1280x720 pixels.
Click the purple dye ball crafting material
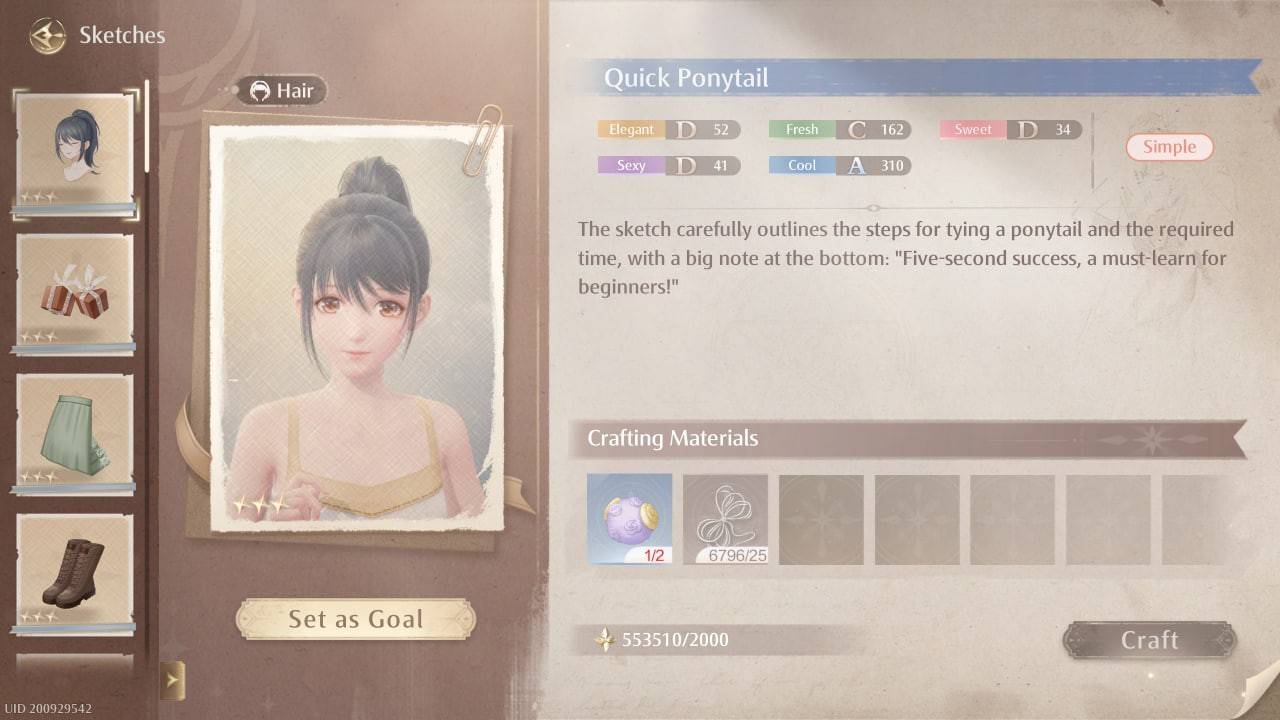click(629, 517)
